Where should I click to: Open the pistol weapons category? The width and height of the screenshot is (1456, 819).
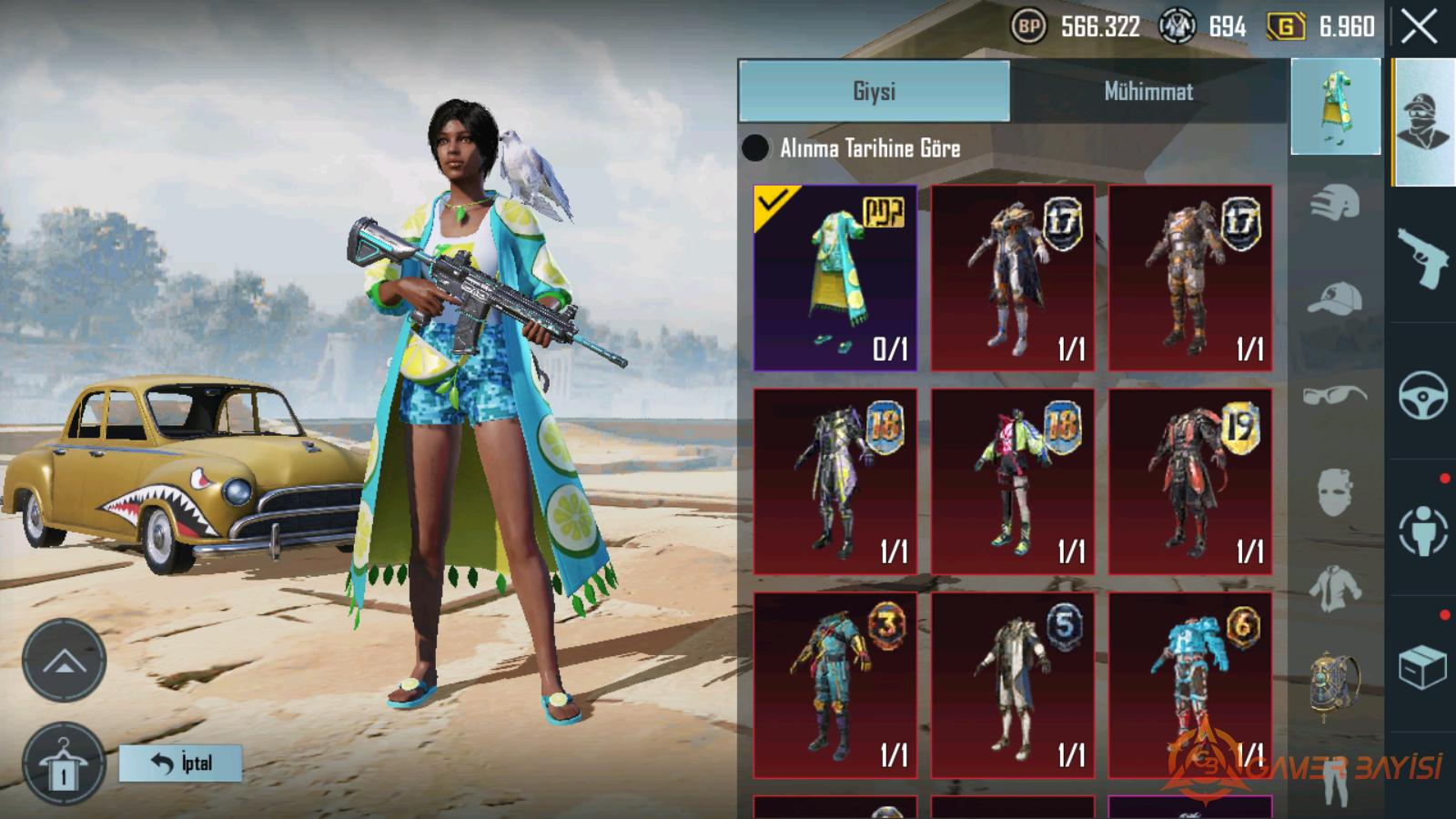[1422, 258]
